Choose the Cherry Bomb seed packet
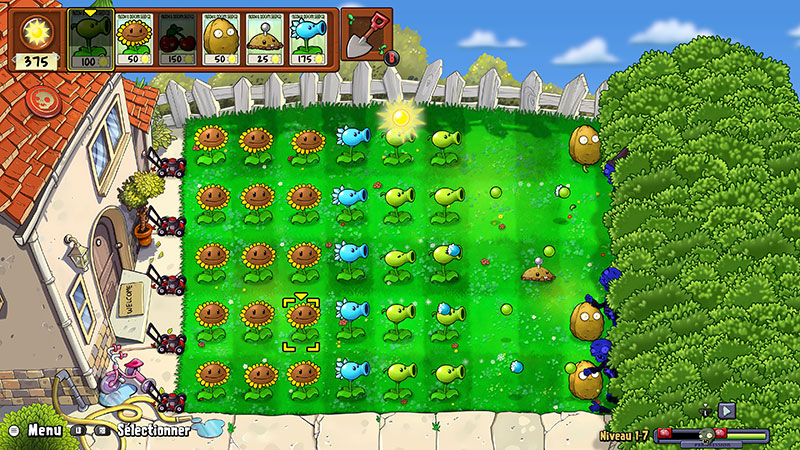This screenshot has height=450, width=800. click(x=179, y=39)
